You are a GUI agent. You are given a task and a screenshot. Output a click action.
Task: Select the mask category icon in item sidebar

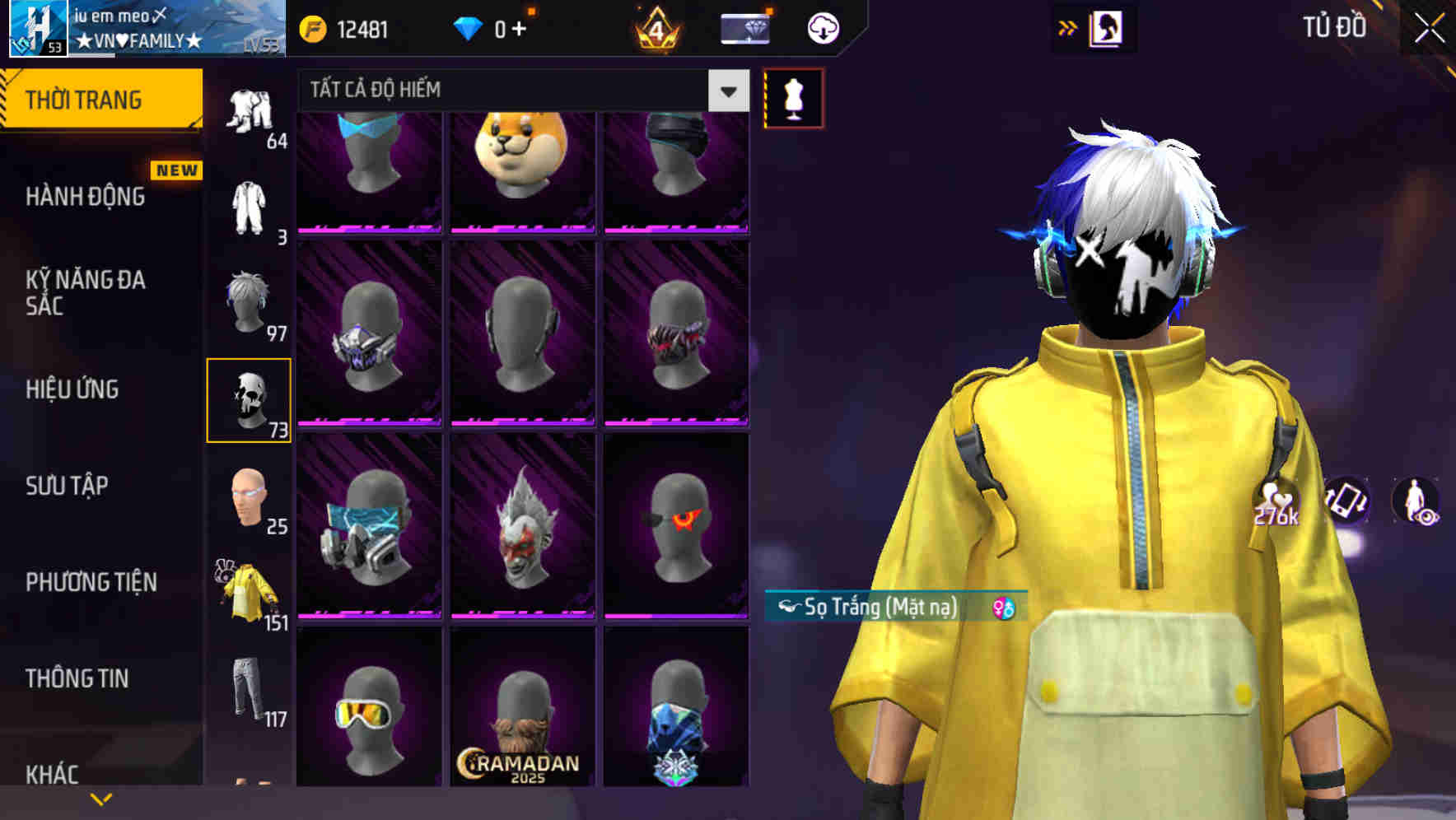click(x=250, y=399)
